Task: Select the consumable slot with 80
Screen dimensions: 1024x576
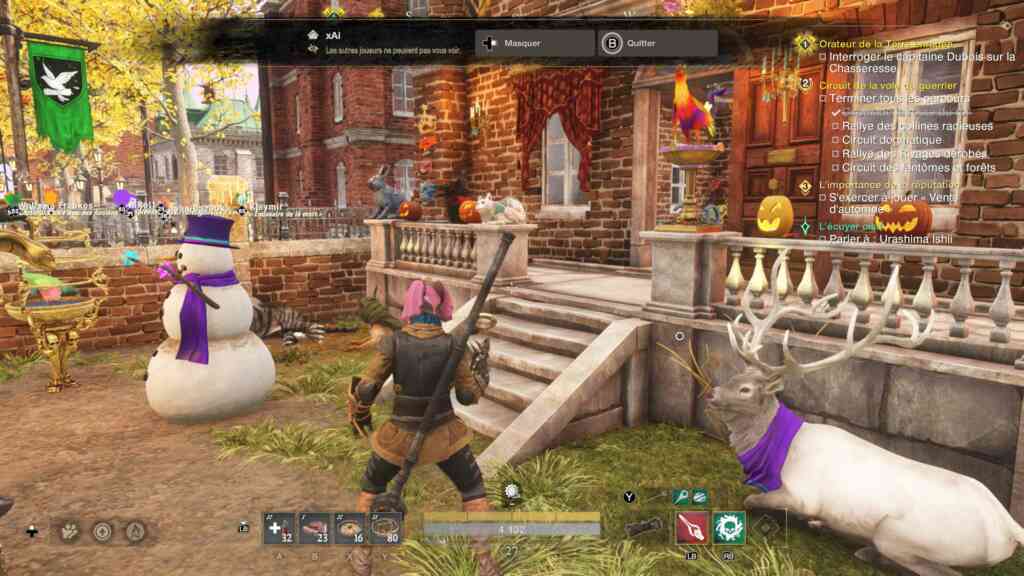Action: coord(385,528)
